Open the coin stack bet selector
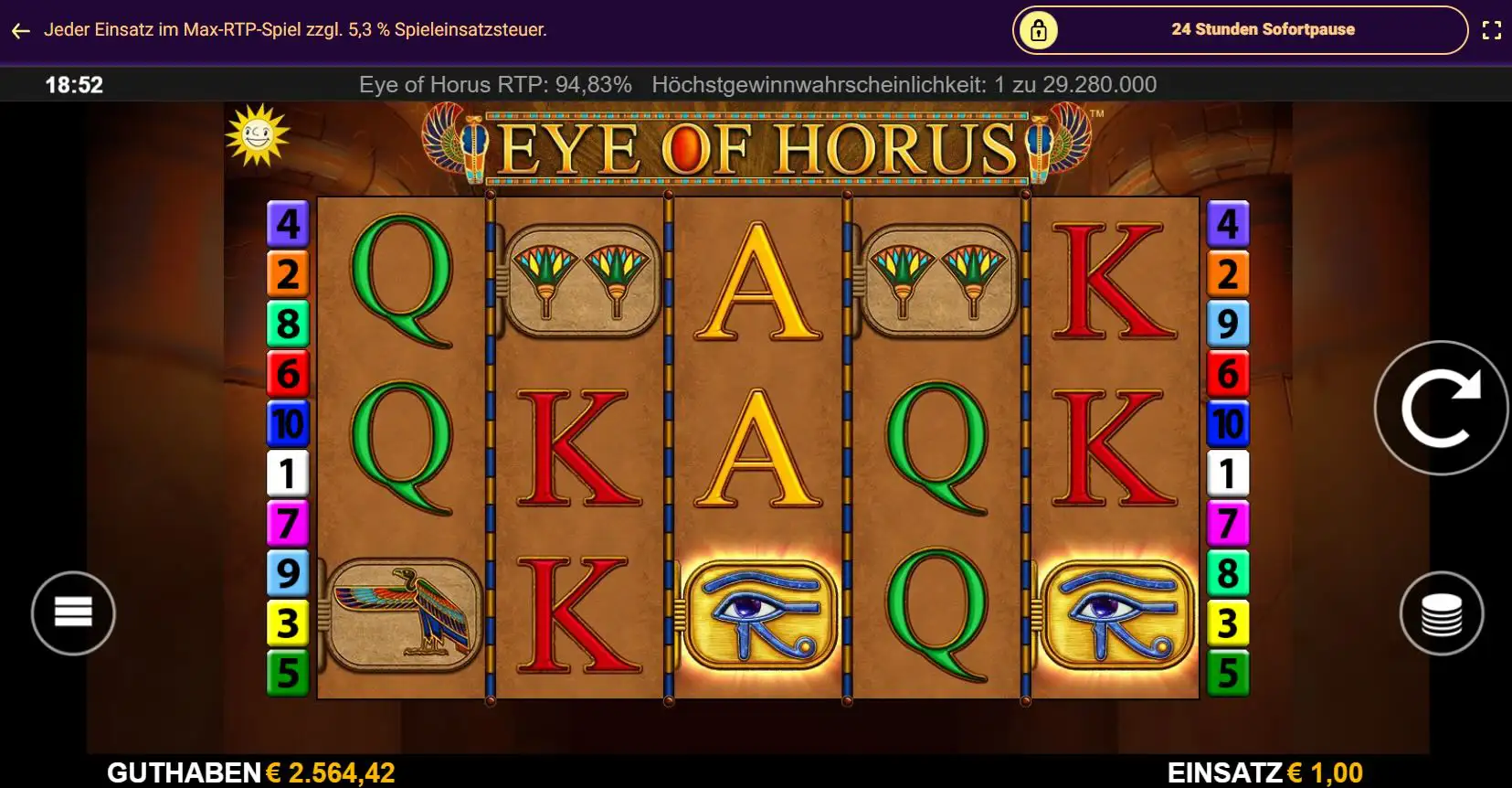 point(1441,612)
